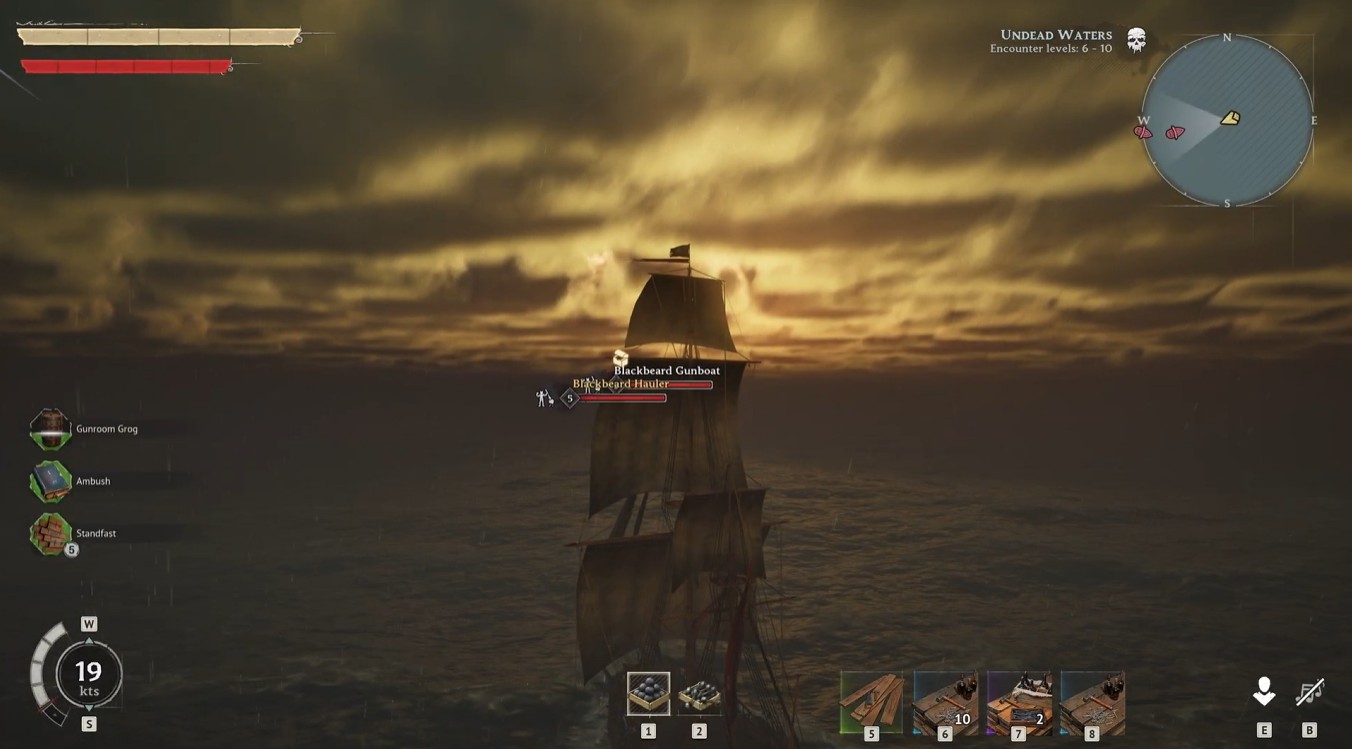This screenshot has width=1352, height=749.
Task: Activate the Gunroom Grog buff icon
Action: click(50, 429)
